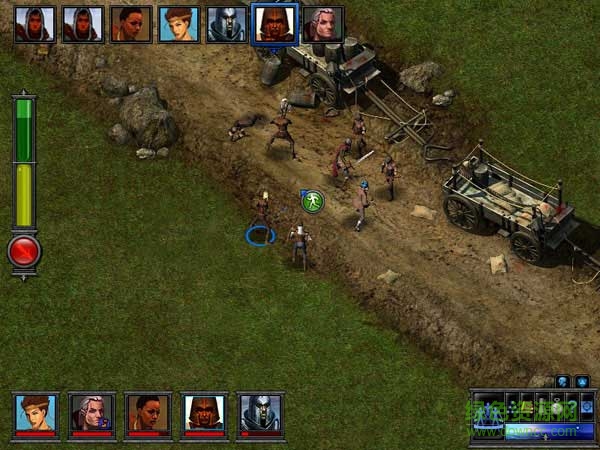Click the blue triangle icon above the command panel
600x450 pixels.
click(x=582, y=381)
